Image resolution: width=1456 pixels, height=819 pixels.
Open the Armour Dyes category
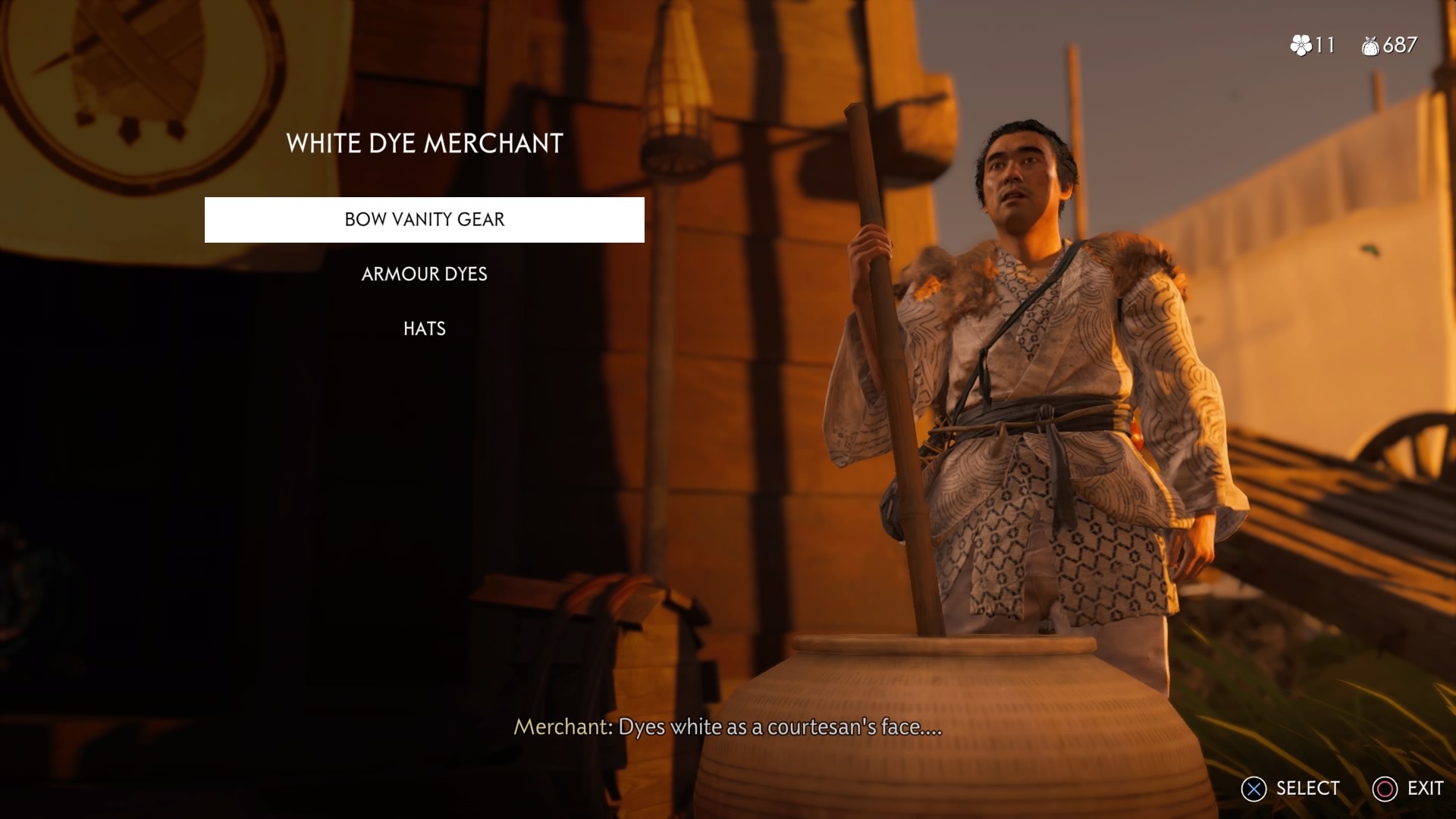click(x=423, y=275)
